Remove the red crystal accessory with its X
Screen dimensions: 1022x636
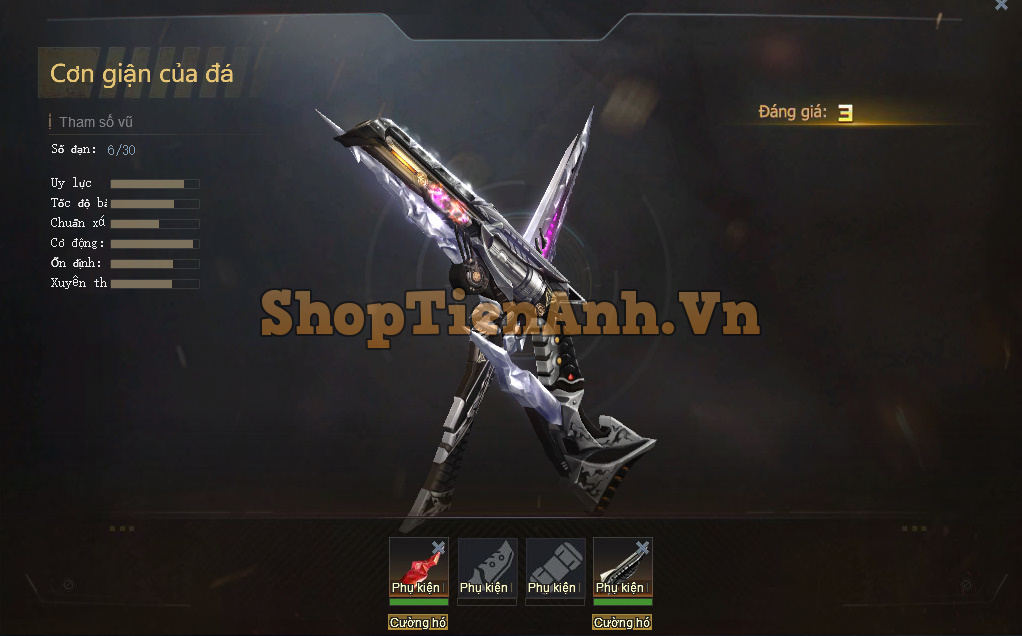(438, 547)
